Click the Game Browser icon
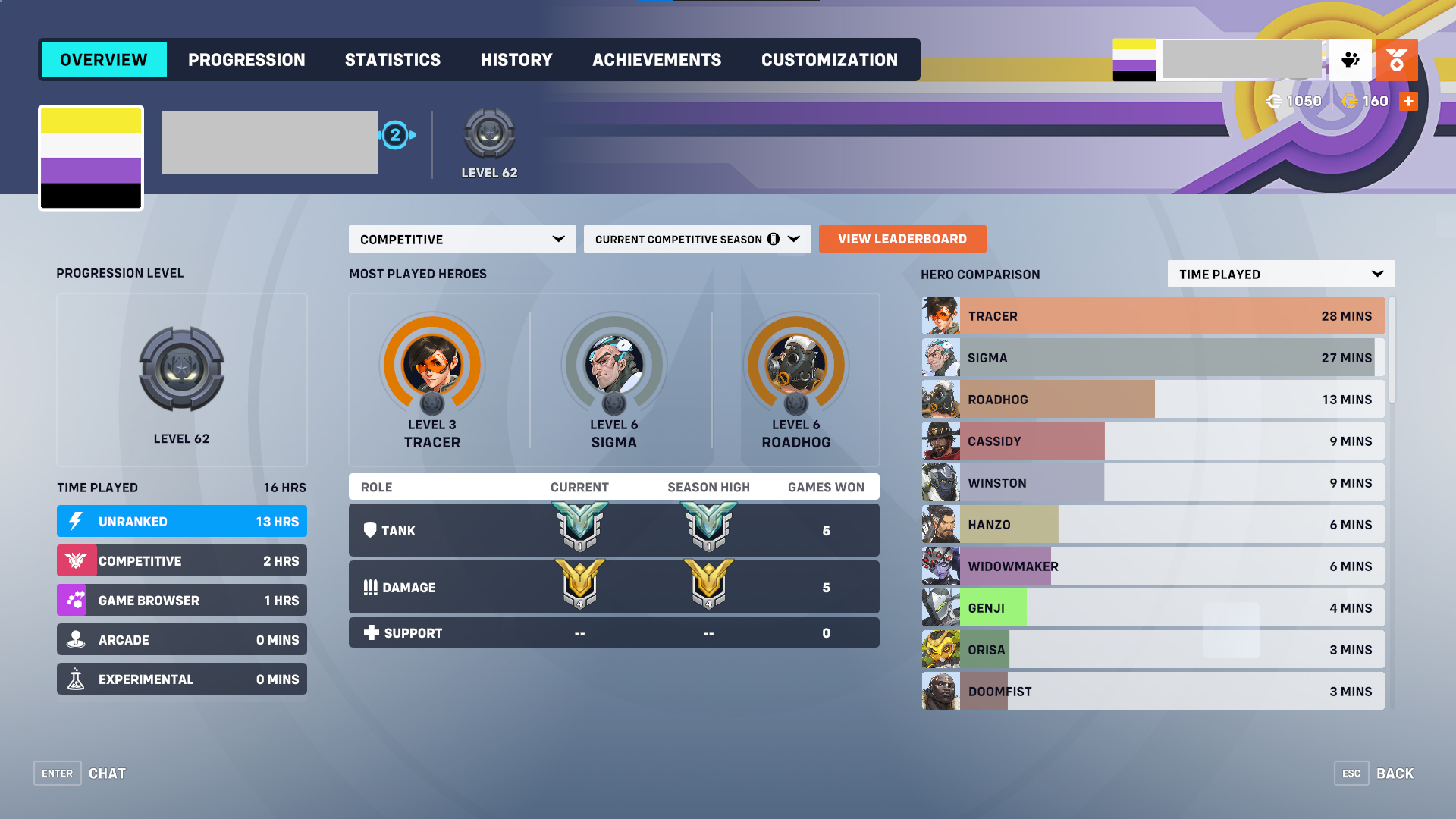Screen dimensions: 1456x819 point(76,600)
